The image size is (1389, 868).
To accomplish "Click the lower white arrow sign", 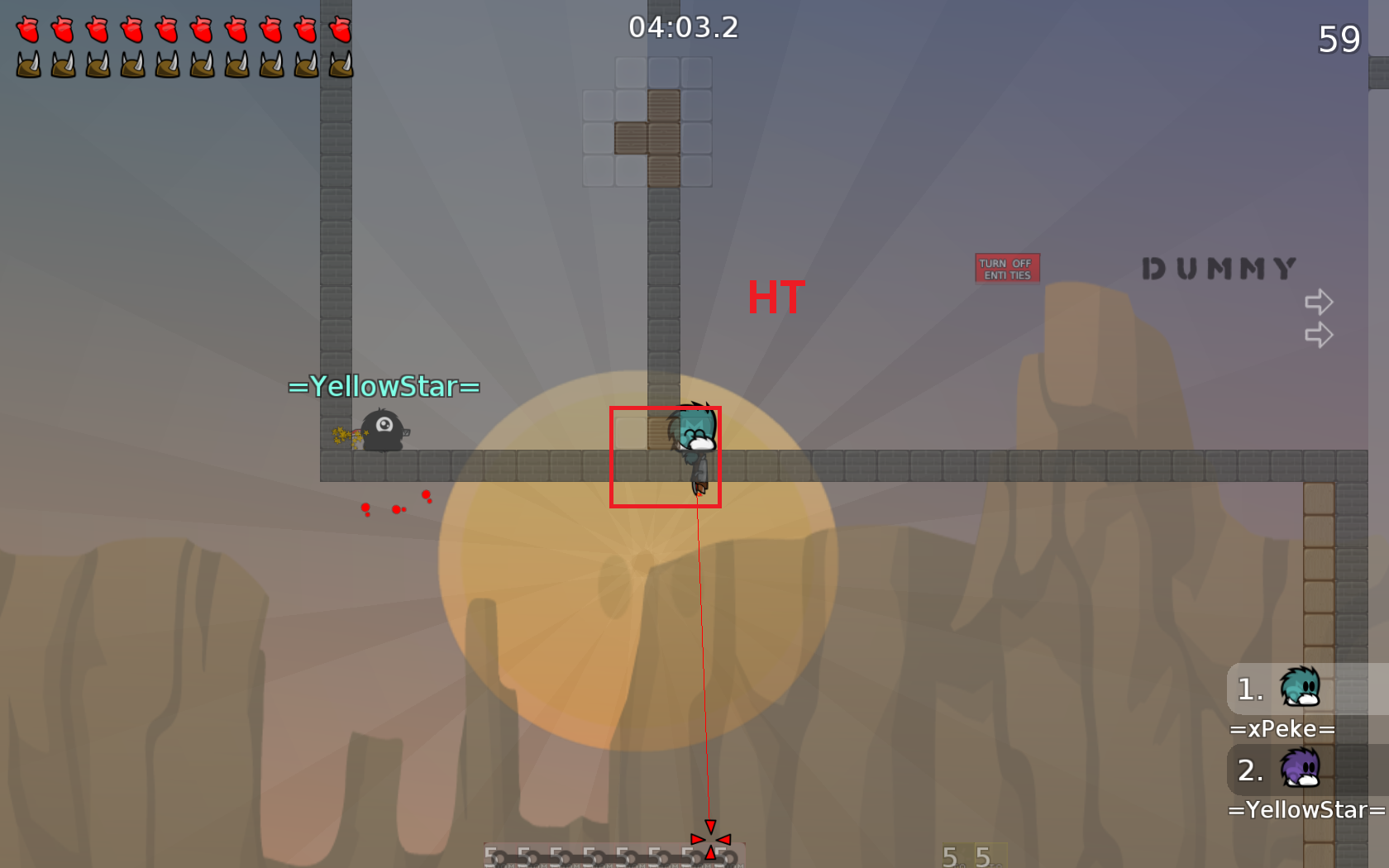I will click(x=1318, y=335).
